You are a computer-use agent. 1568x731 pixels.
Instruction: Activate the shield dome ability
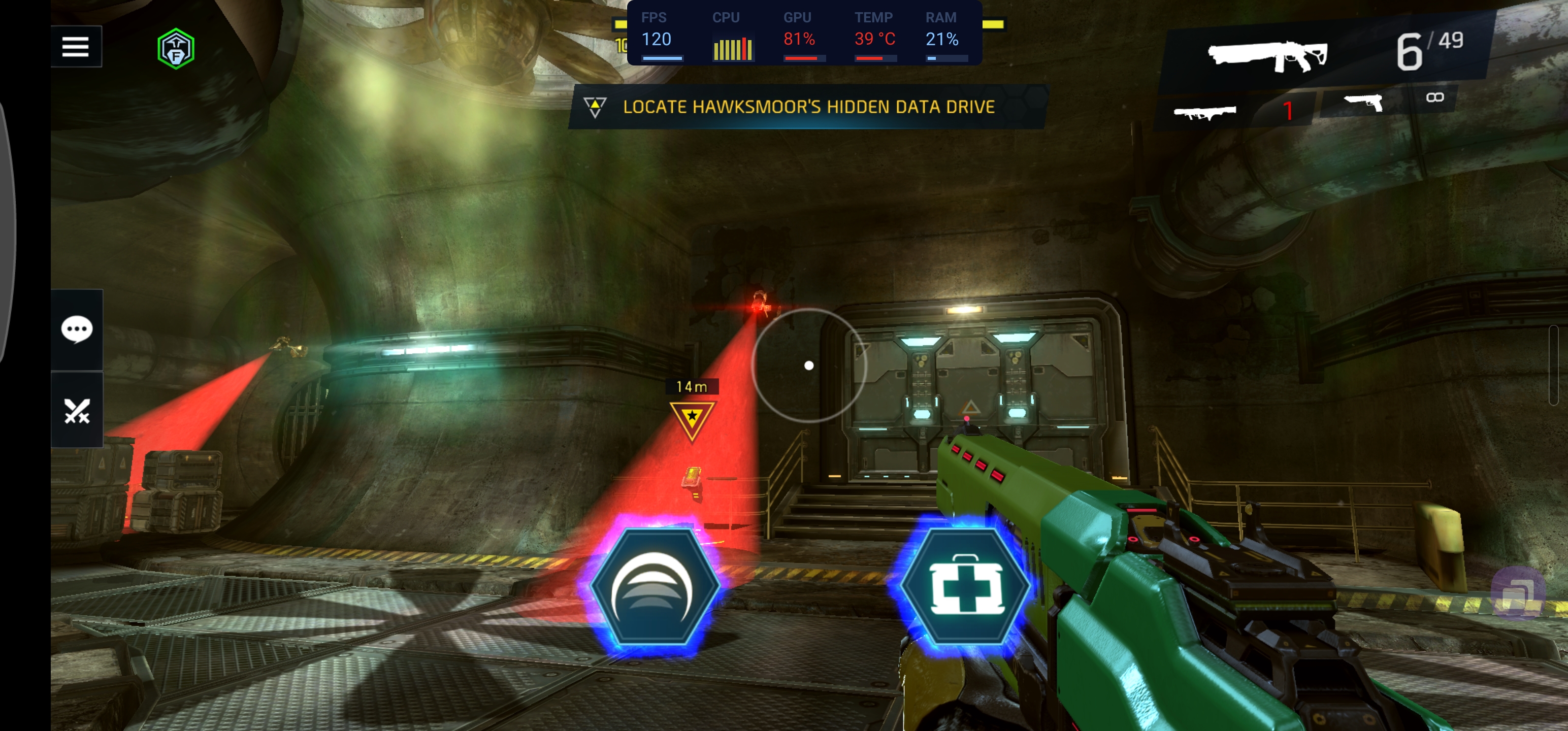click(654, 587)
